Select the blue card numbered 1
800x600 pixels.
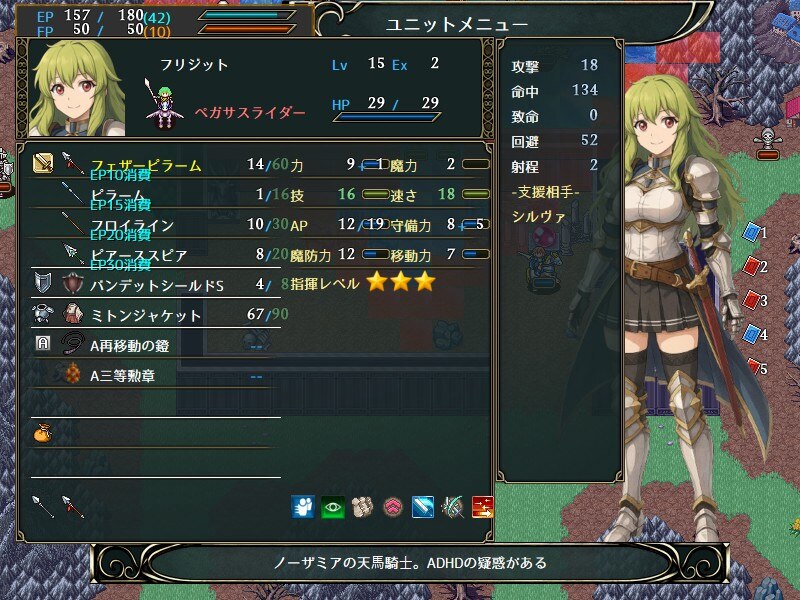coord(752,233)
